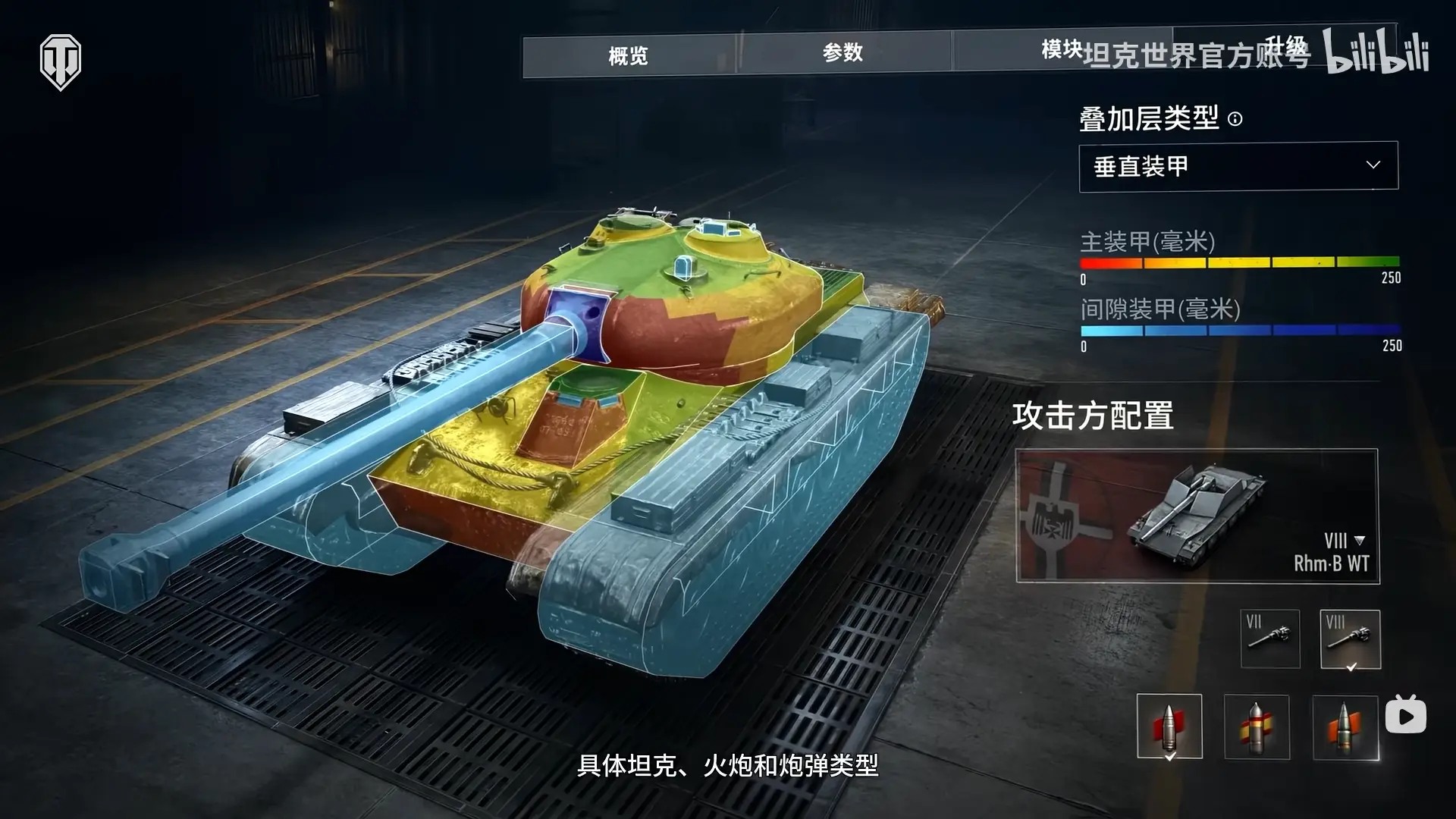Open the 参数 parameters tab
The image size is (1456, 819).
(x=843, y=52)
